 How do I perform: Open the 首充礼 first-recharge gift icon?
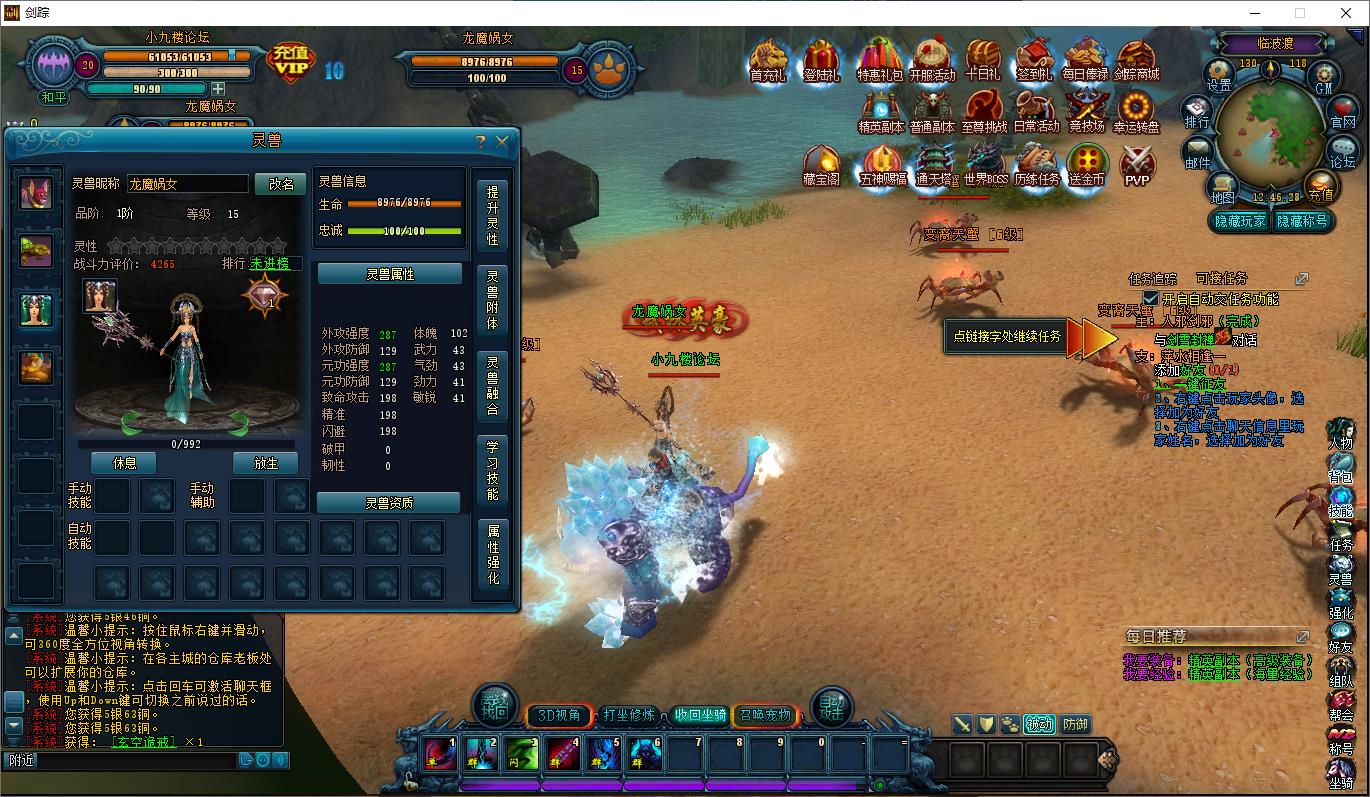coord(768,61)
